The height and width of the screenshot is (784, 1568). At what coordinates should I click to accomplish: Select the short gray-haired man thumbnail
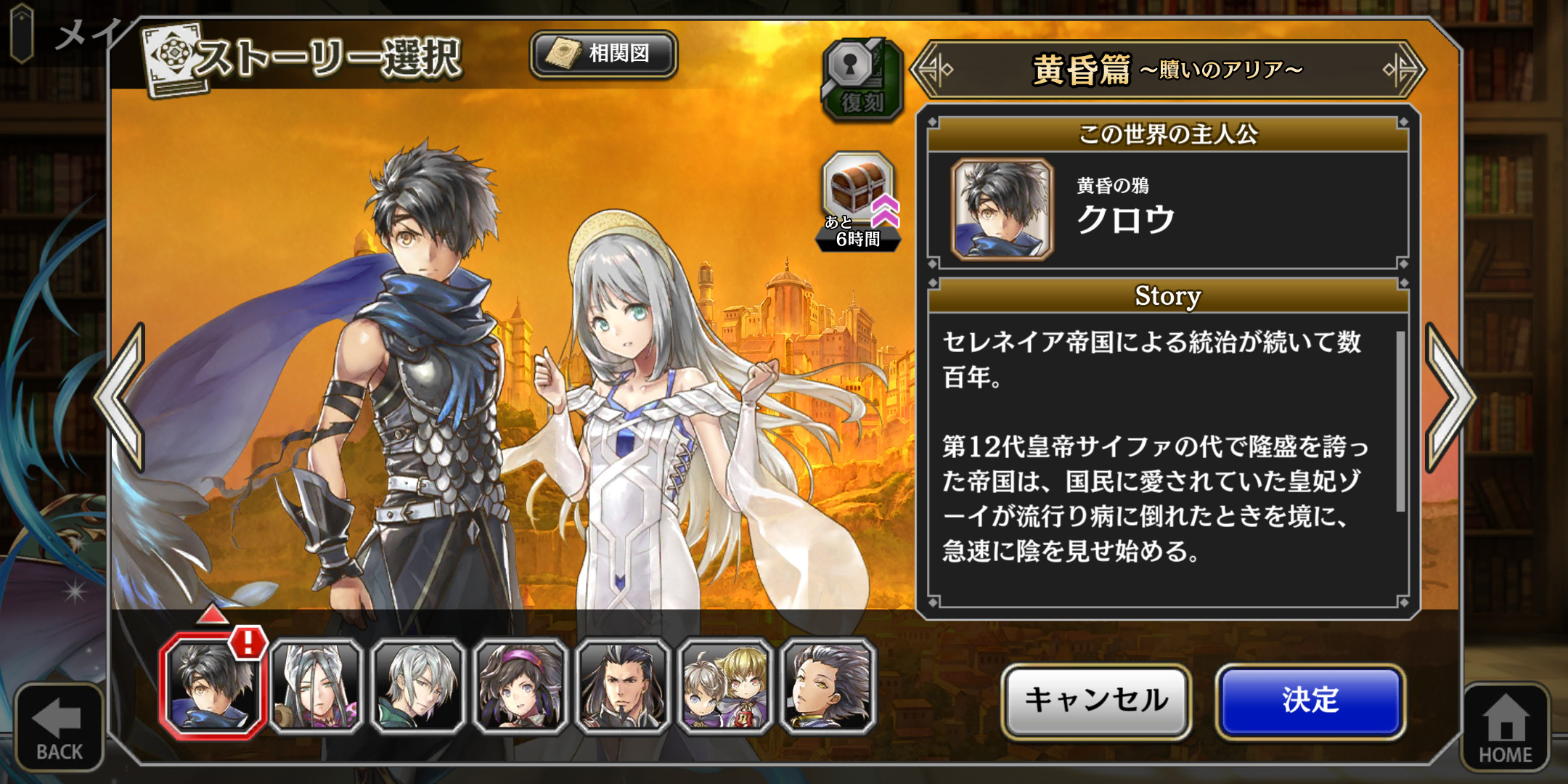[x=418, y=687]
